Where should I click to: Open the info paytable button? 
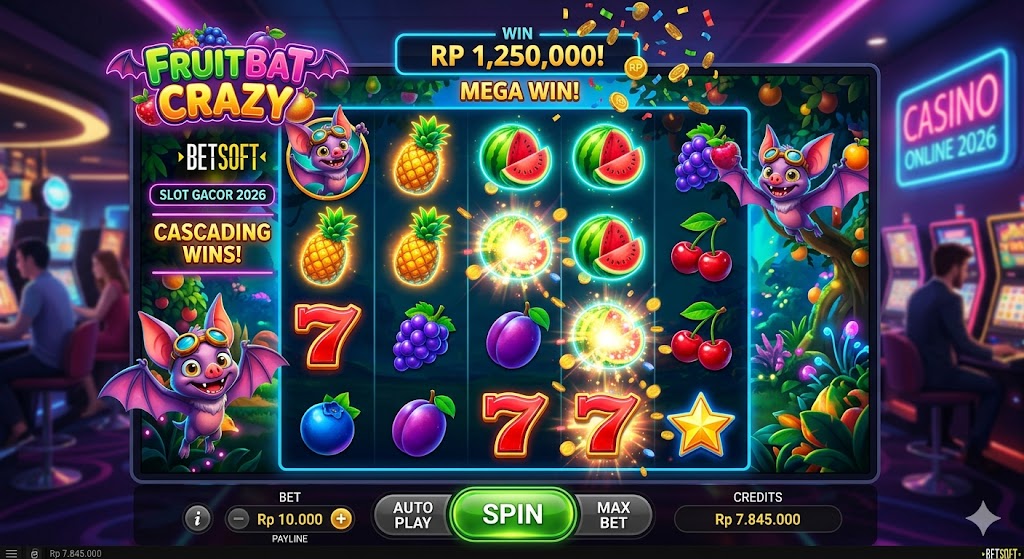pos(198,518)
